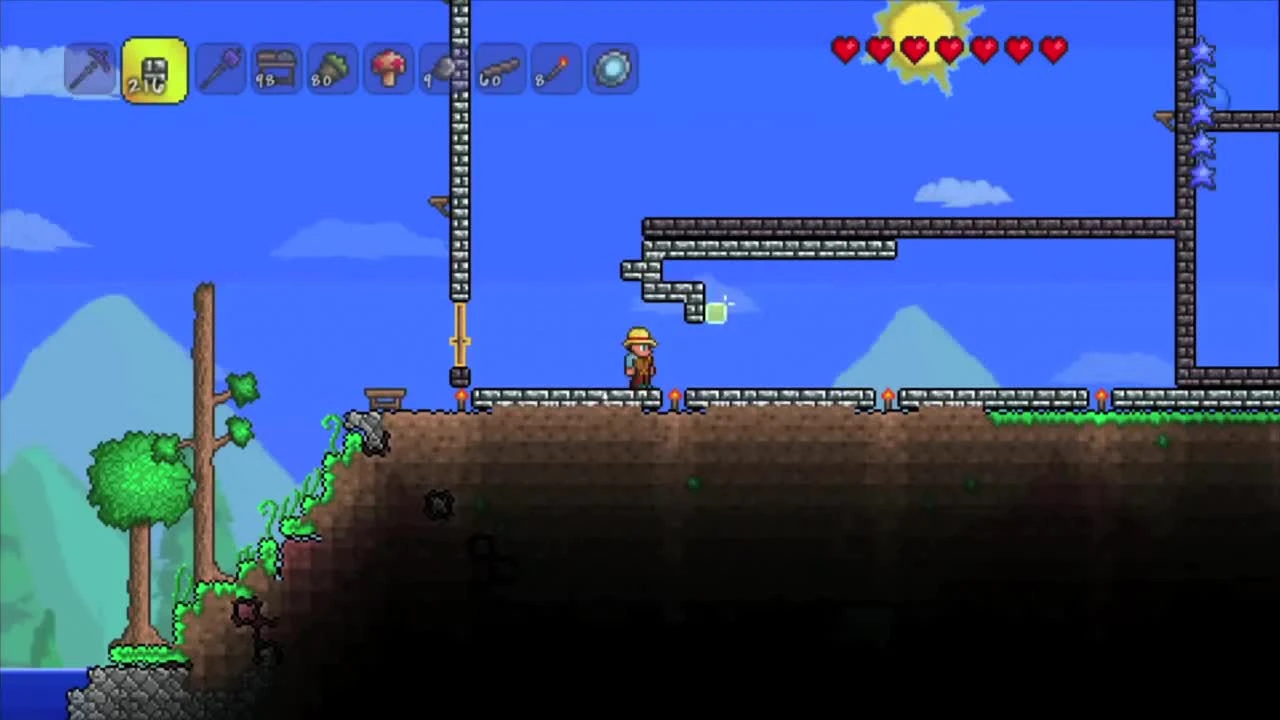Select the glowing orb in the last slot
This screenshot has height=720, width=1280.
point(612,67)
